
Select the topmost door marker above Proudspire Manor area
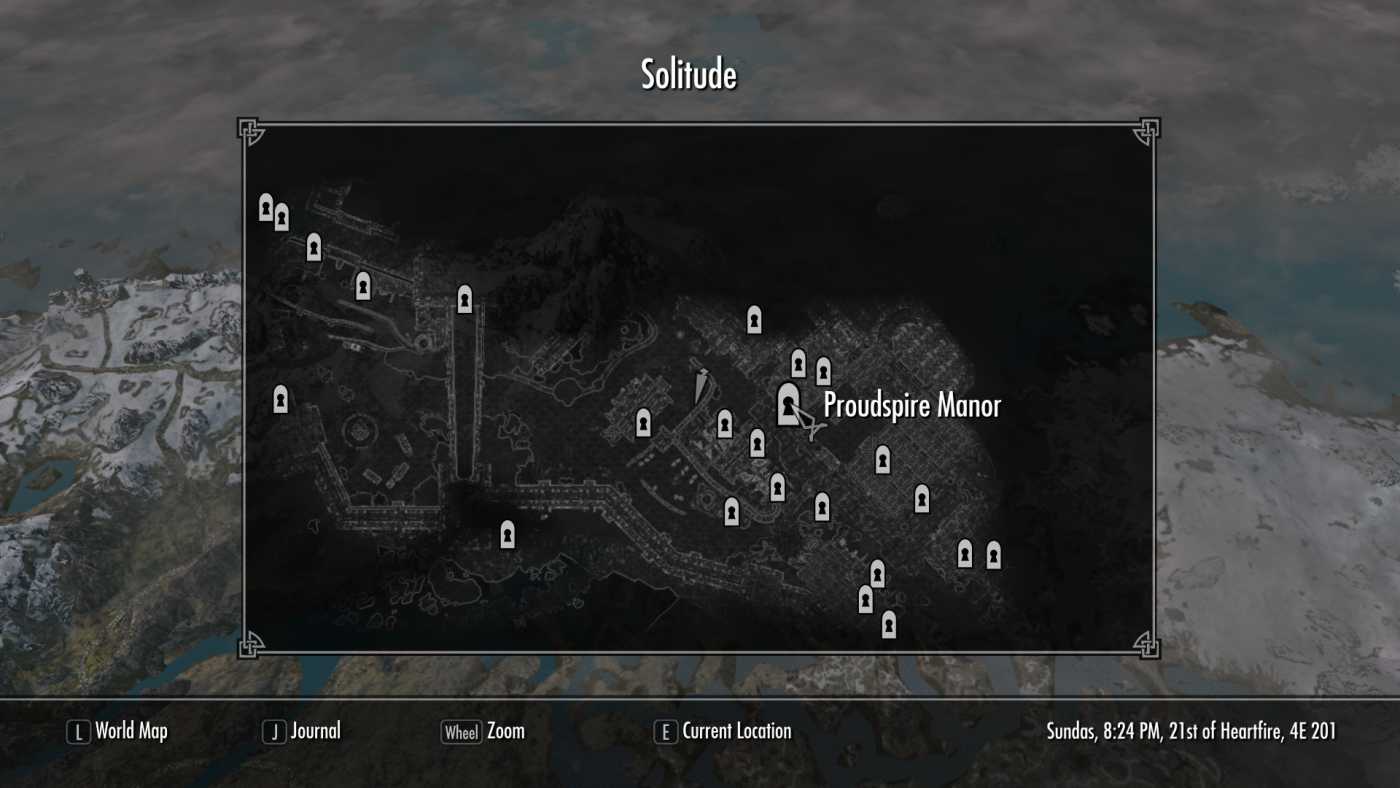click(x=752, y=320)
